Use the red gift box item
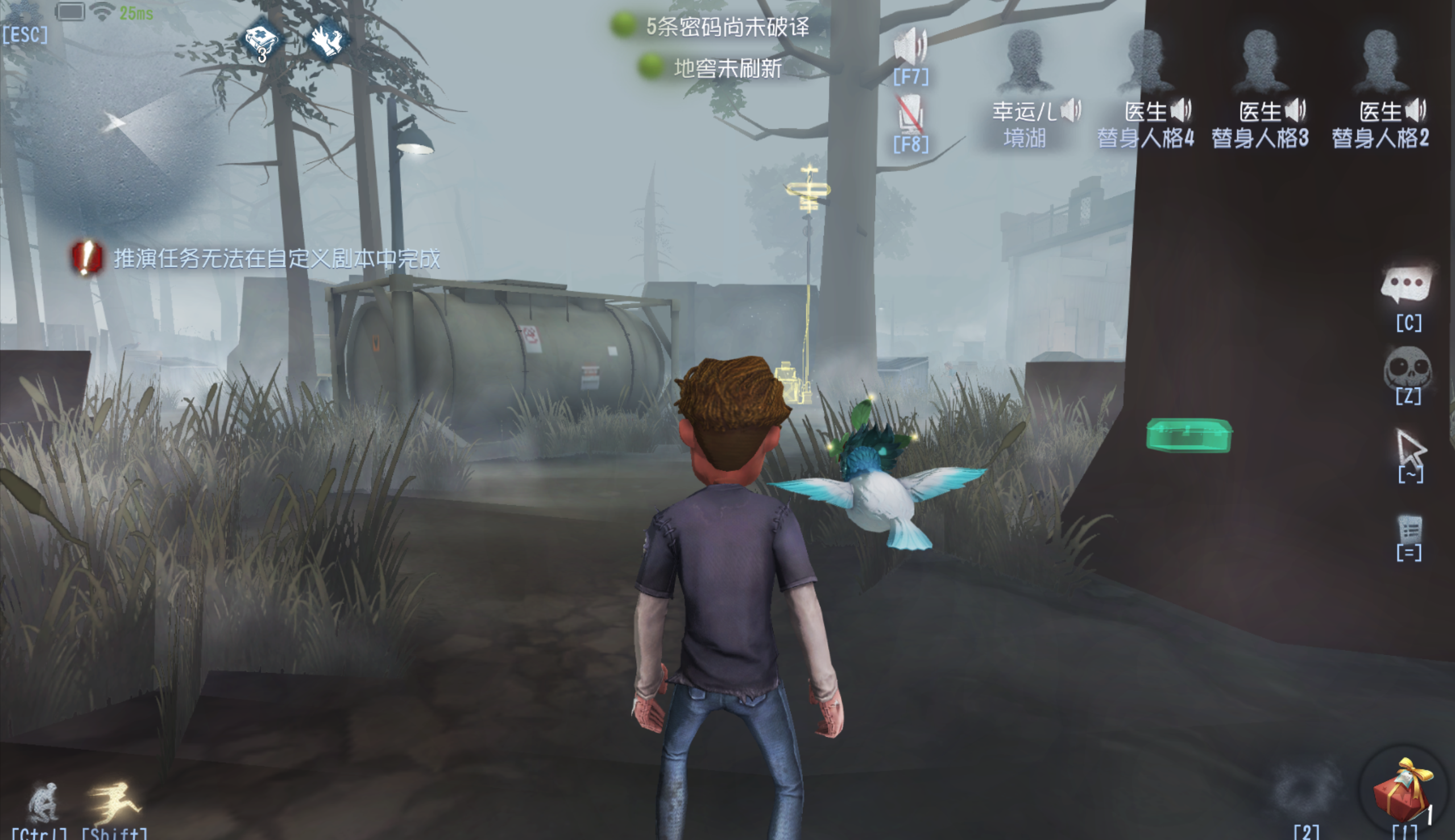Viewport: 1455px width, 840px height. [1403, 791]
